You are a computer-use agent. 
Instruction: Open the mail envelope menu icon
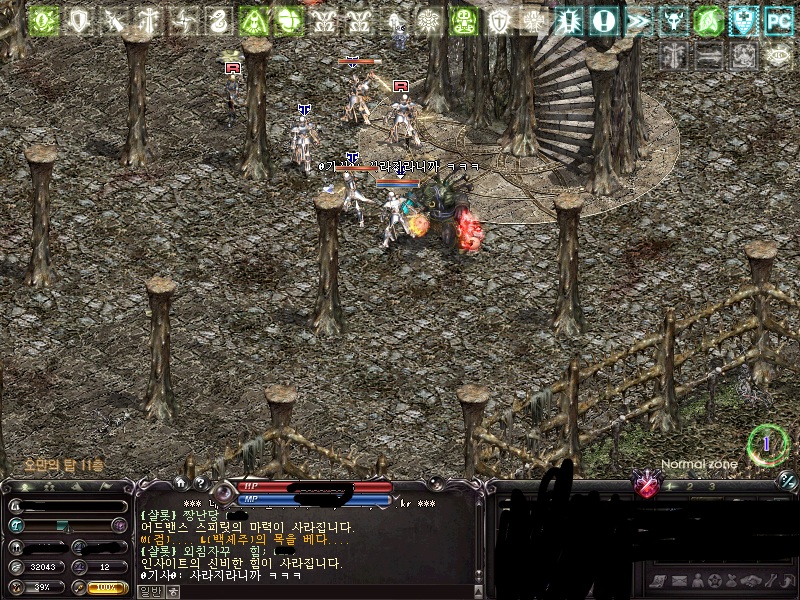tap(677, 580)
